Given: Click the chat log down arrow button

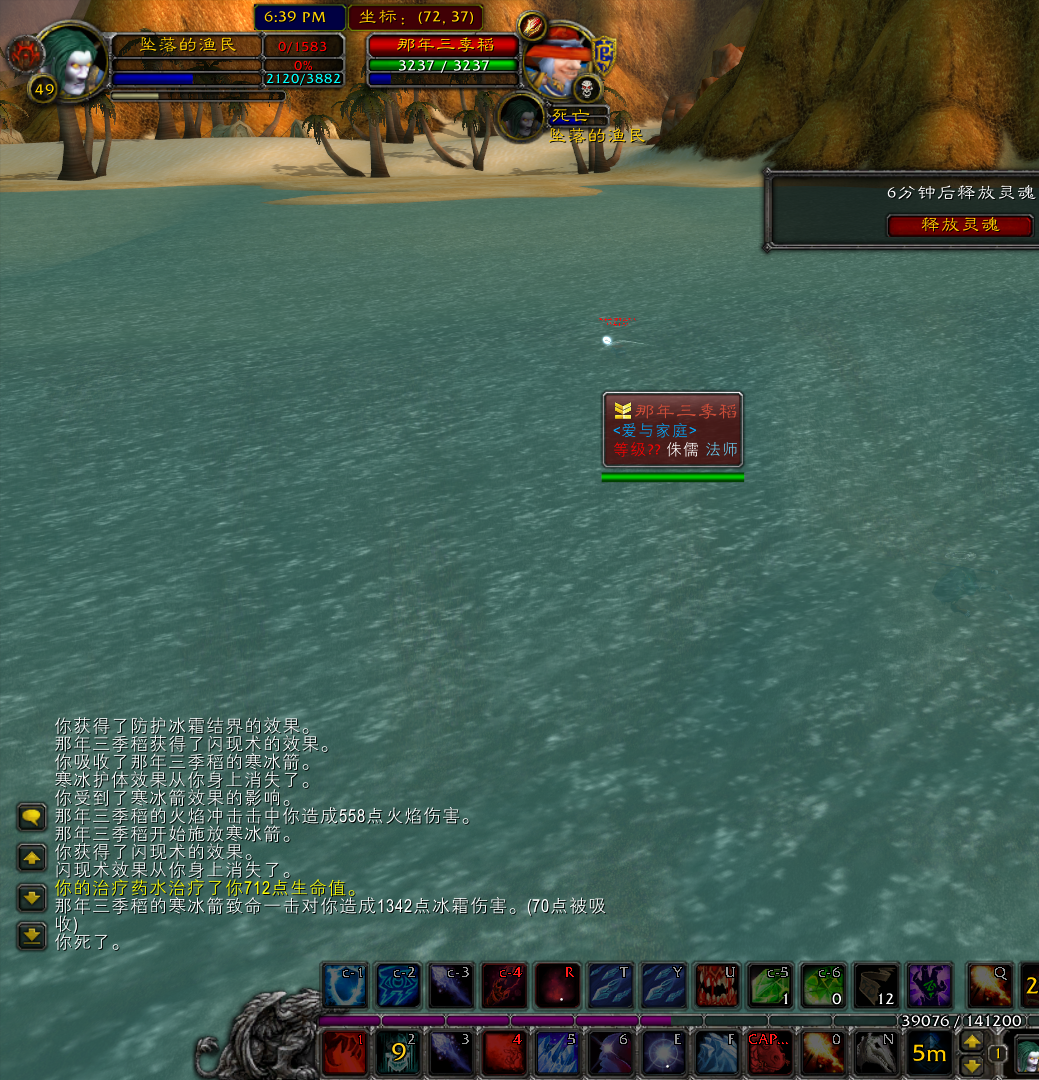Looking at the screenshot, I should [x=32, y=897].
